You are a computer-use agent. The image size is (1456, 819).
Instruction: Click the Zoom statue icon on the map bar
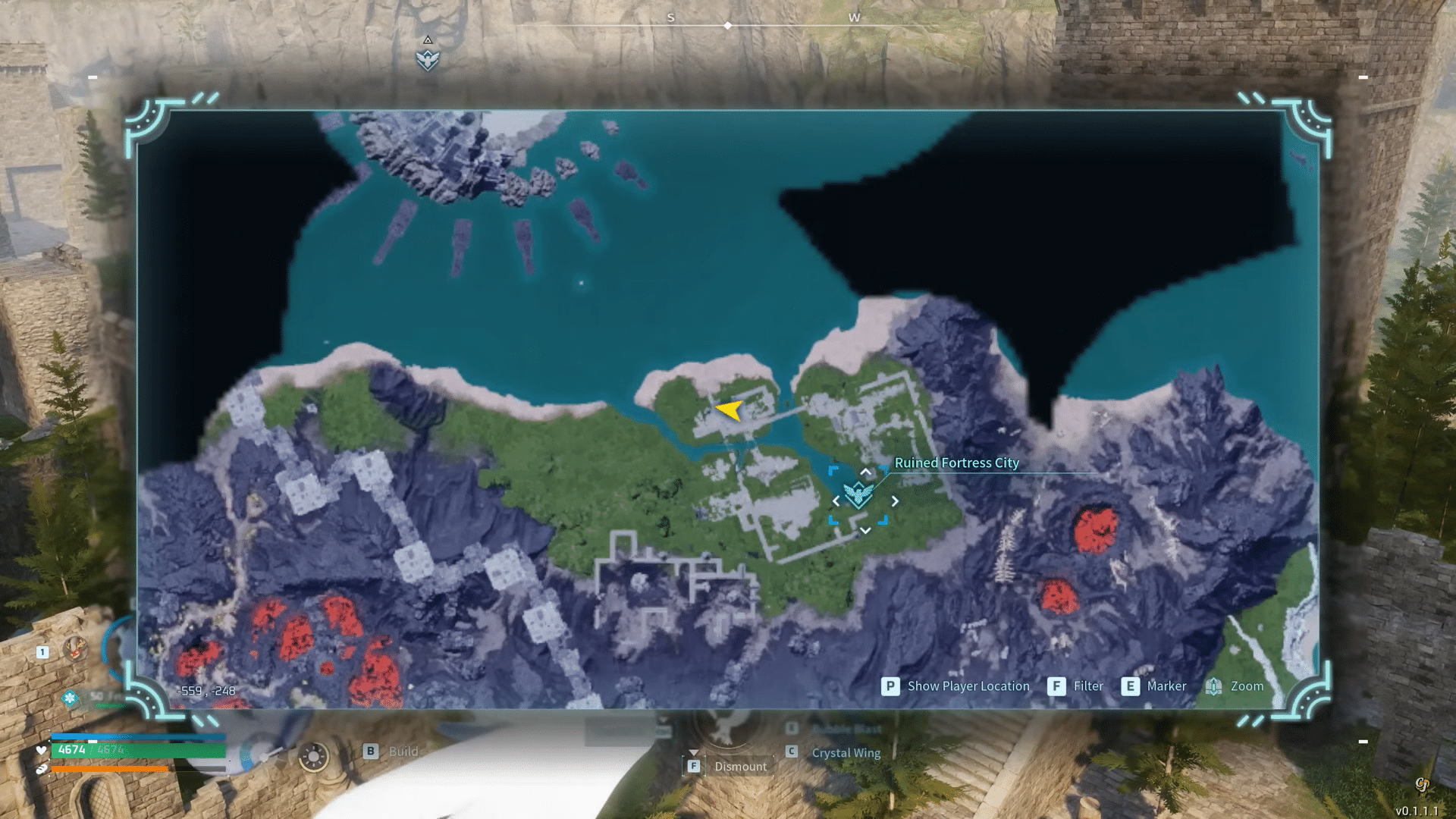click(x=1214, y=686)
